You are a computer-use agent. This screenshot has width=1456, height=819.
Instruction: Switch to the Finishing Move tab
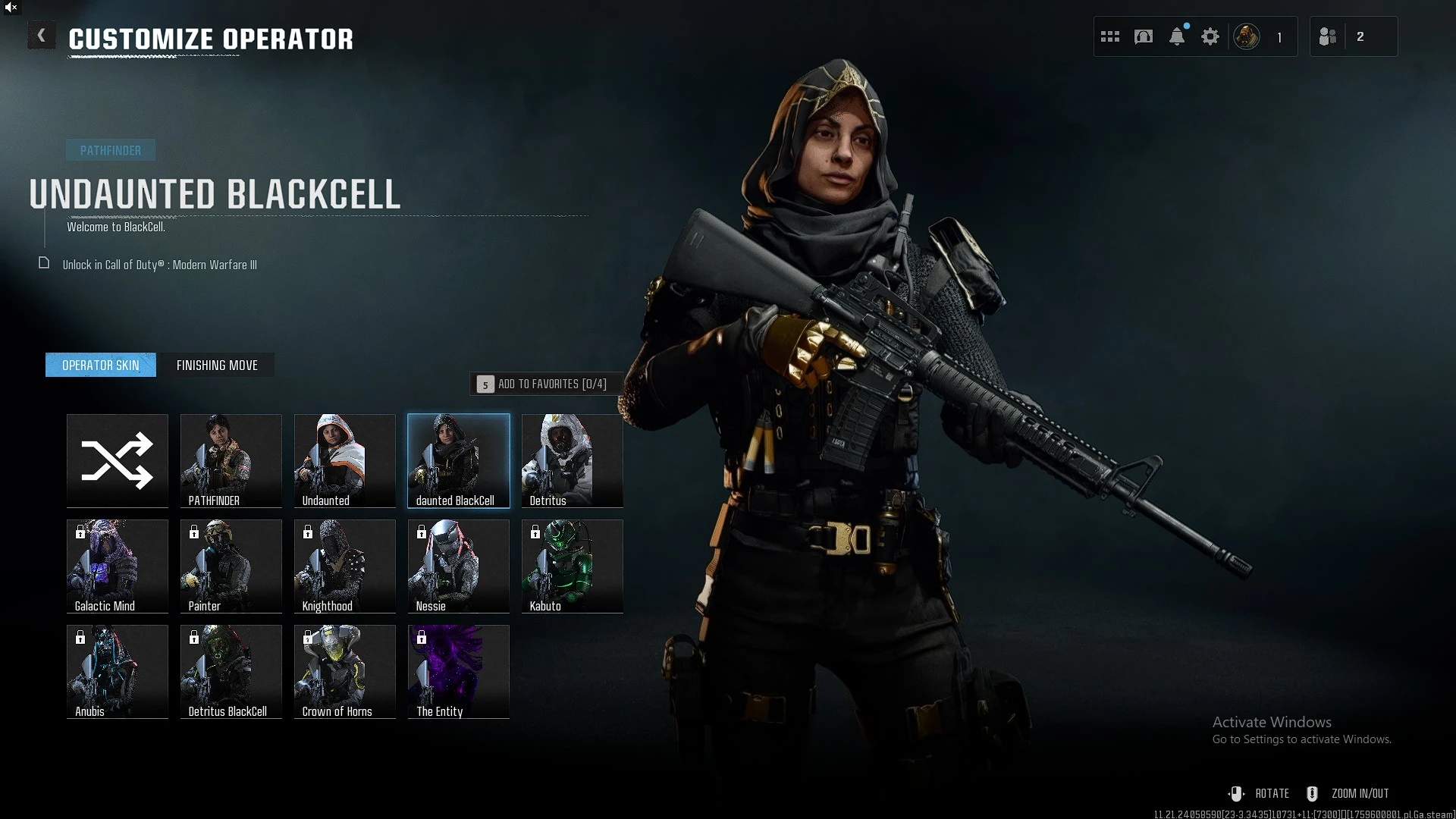[217, 366]
